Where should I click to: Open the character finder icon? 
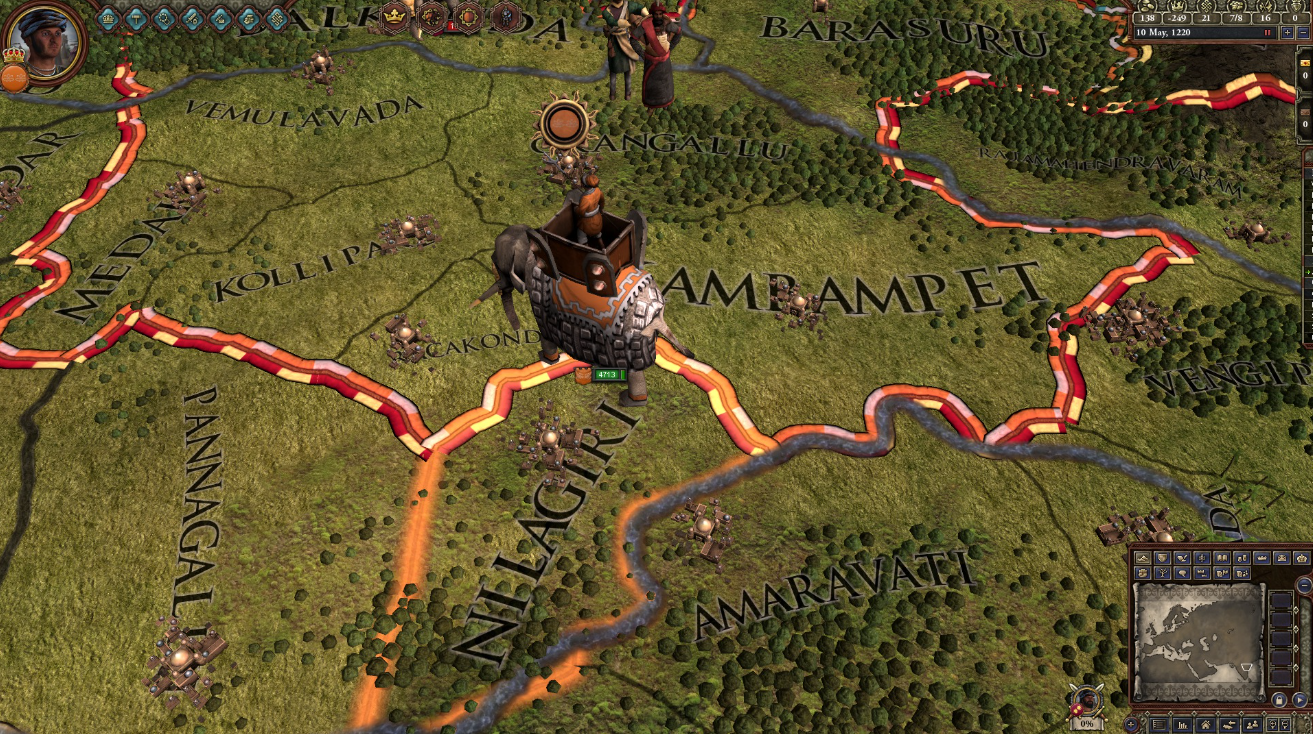click(x=1252, y=724)
